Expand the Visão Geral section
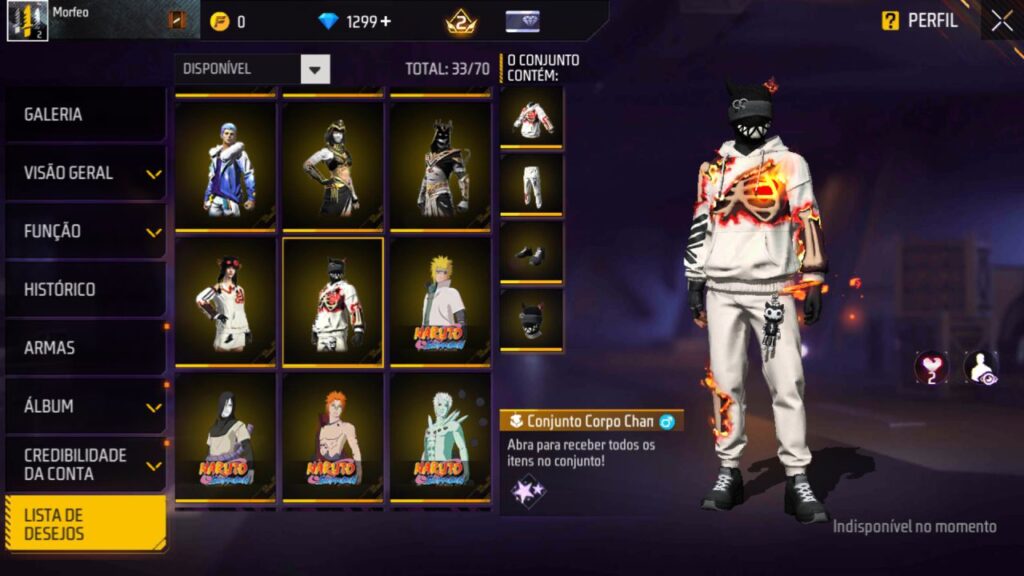1024x576 pixels. (x=84, y=173)
